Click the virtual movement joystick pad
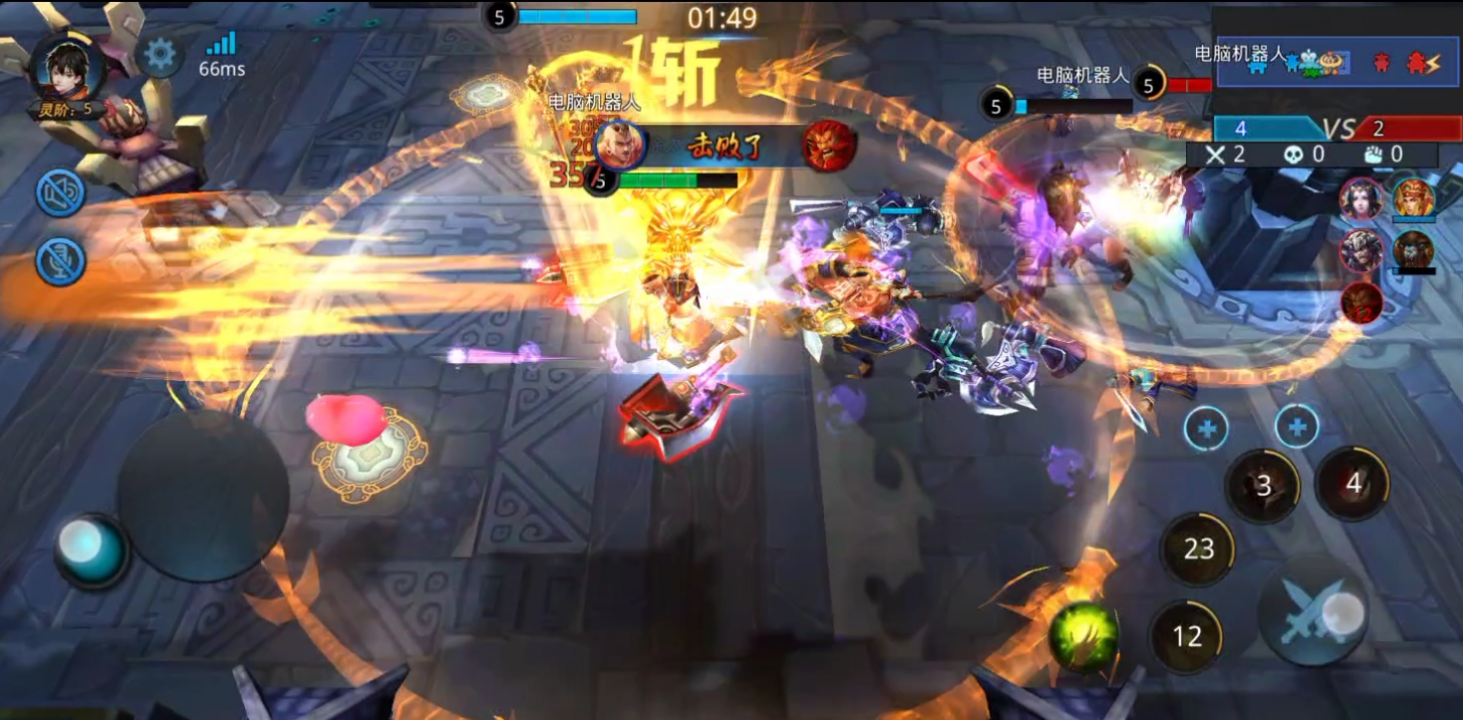Viewport: 1463px width, 720px height. 203,497
